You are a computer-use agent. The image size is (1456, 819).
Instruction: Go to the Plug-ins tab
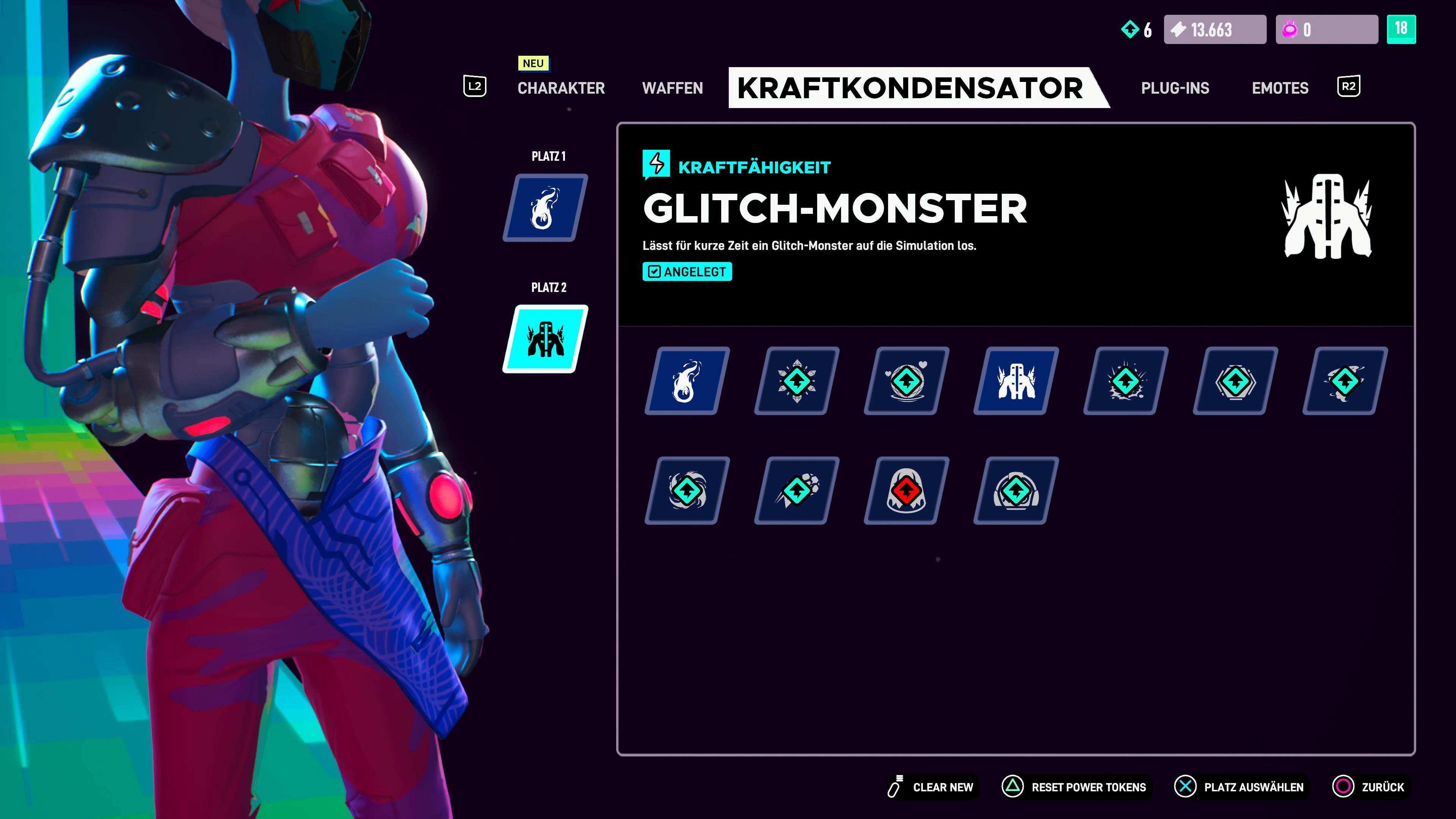[x=1175, y=88]
